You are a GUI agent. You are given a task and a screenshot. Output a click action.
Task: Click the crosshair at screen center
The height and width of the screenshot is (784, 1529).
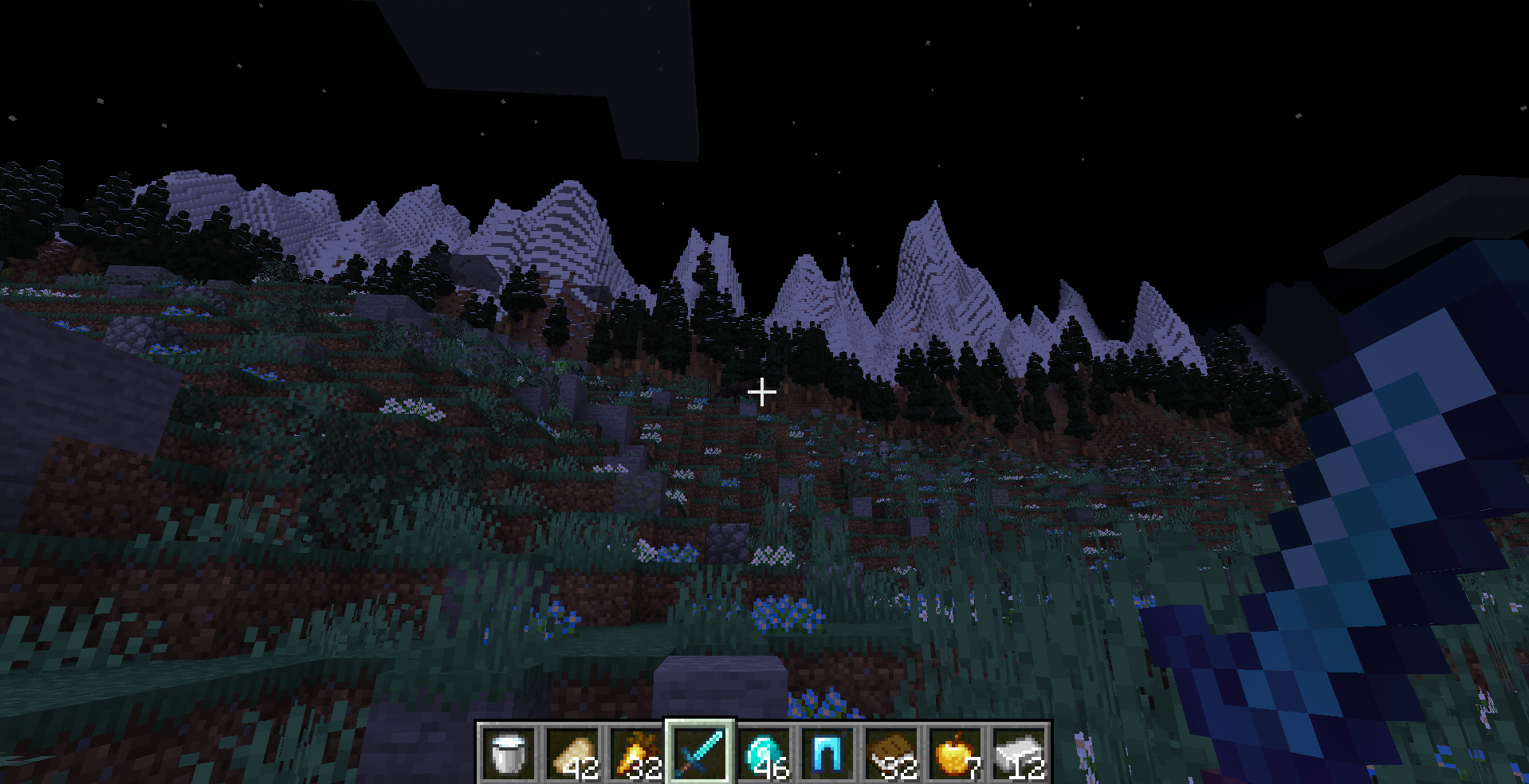pyautogui.click(x=763, y=392)
